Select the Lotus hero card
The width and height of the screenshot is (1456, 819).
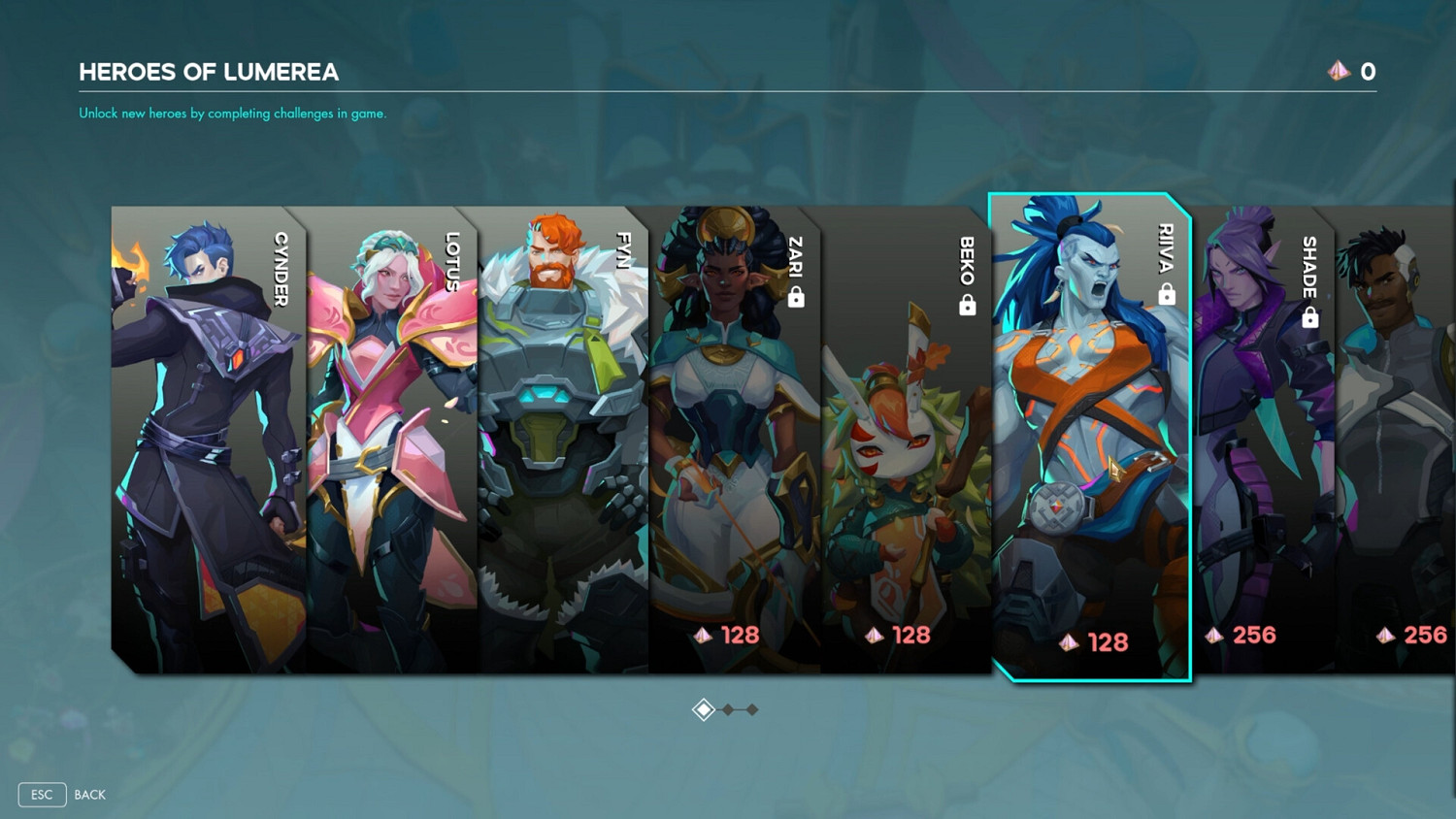(x=388, y=437)
